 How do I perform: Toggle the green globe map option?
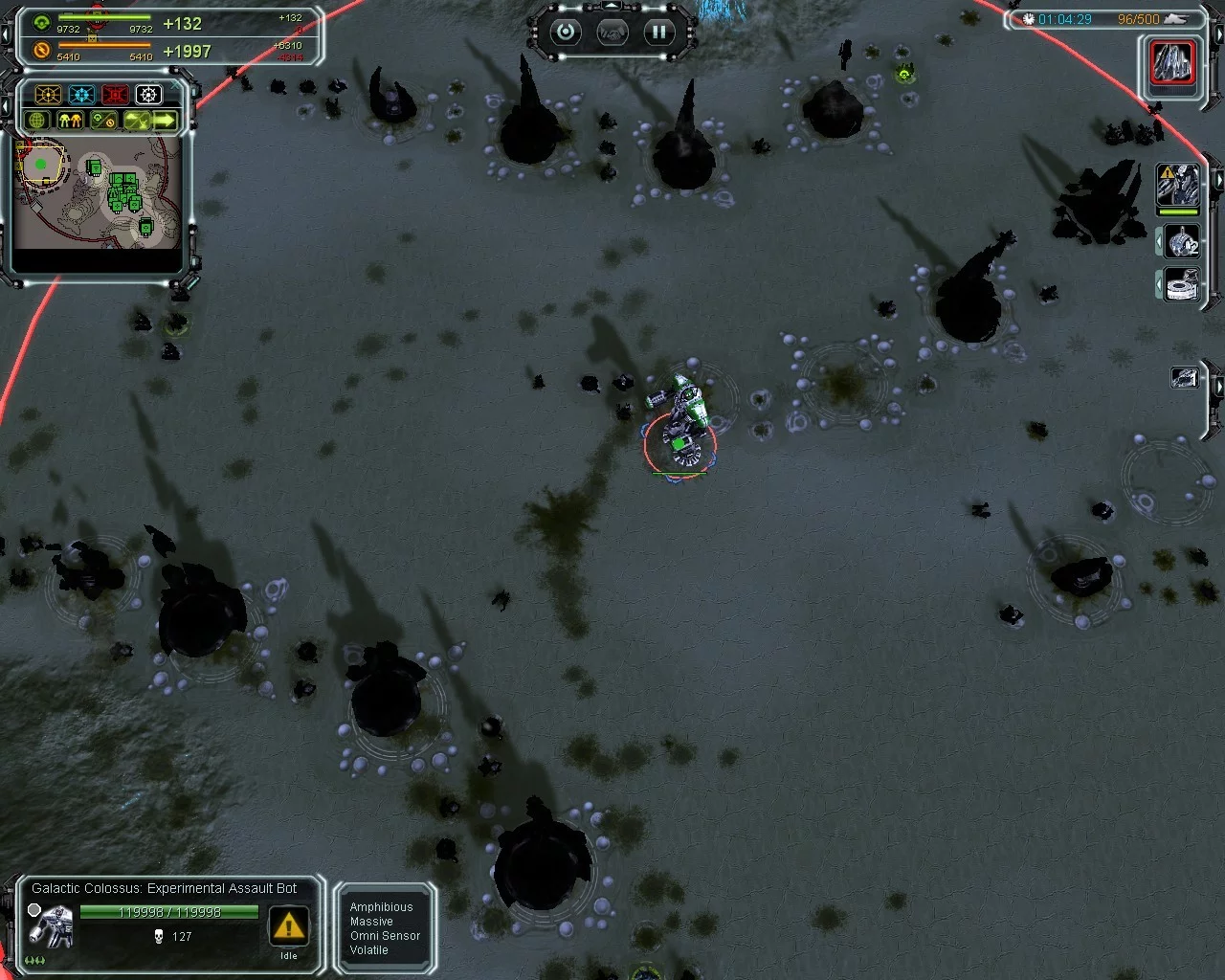click(x=37, y=121)
